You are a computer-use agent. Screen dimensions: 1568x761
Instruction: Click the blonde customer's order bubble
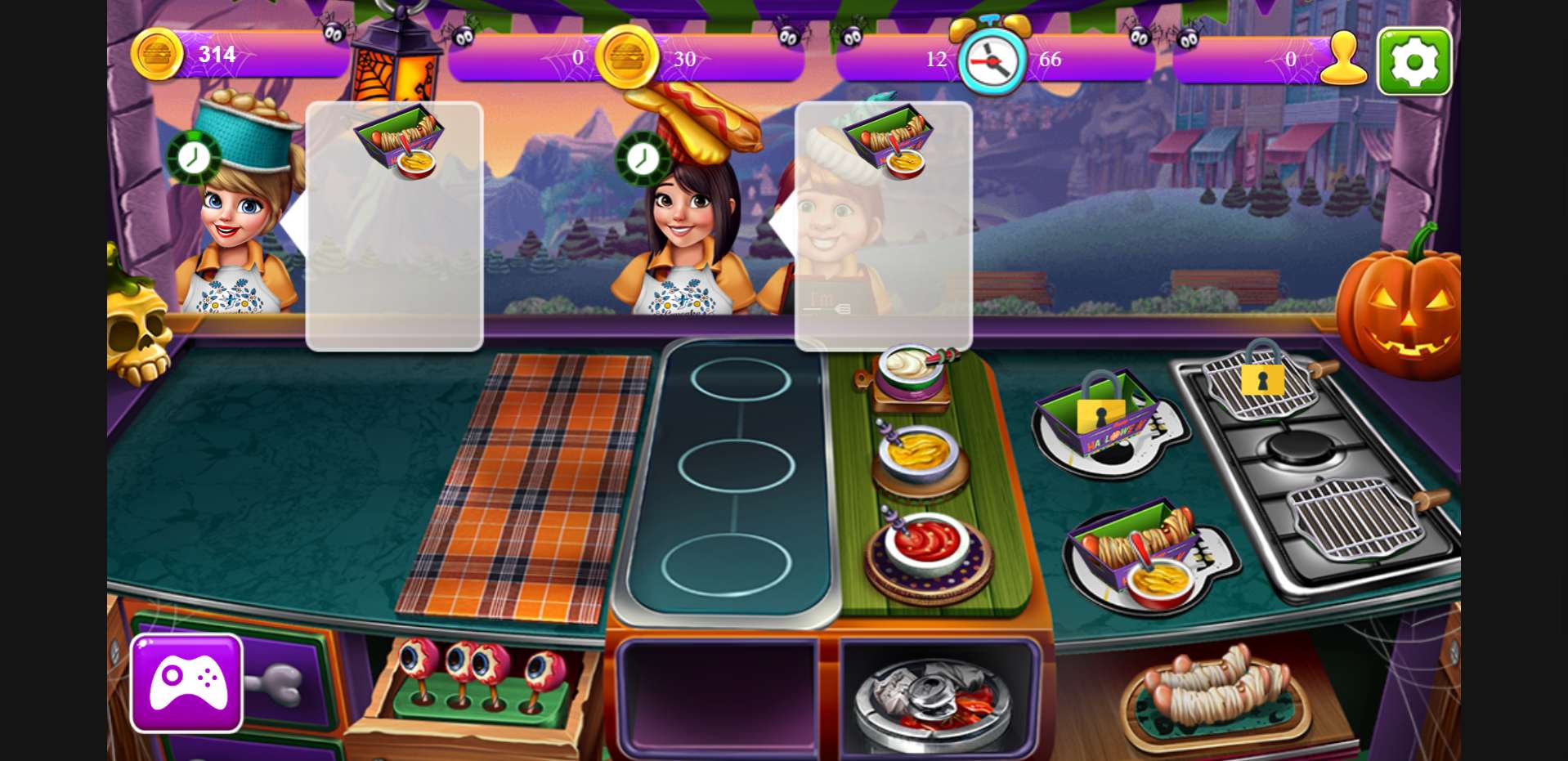tap(394, 225)
